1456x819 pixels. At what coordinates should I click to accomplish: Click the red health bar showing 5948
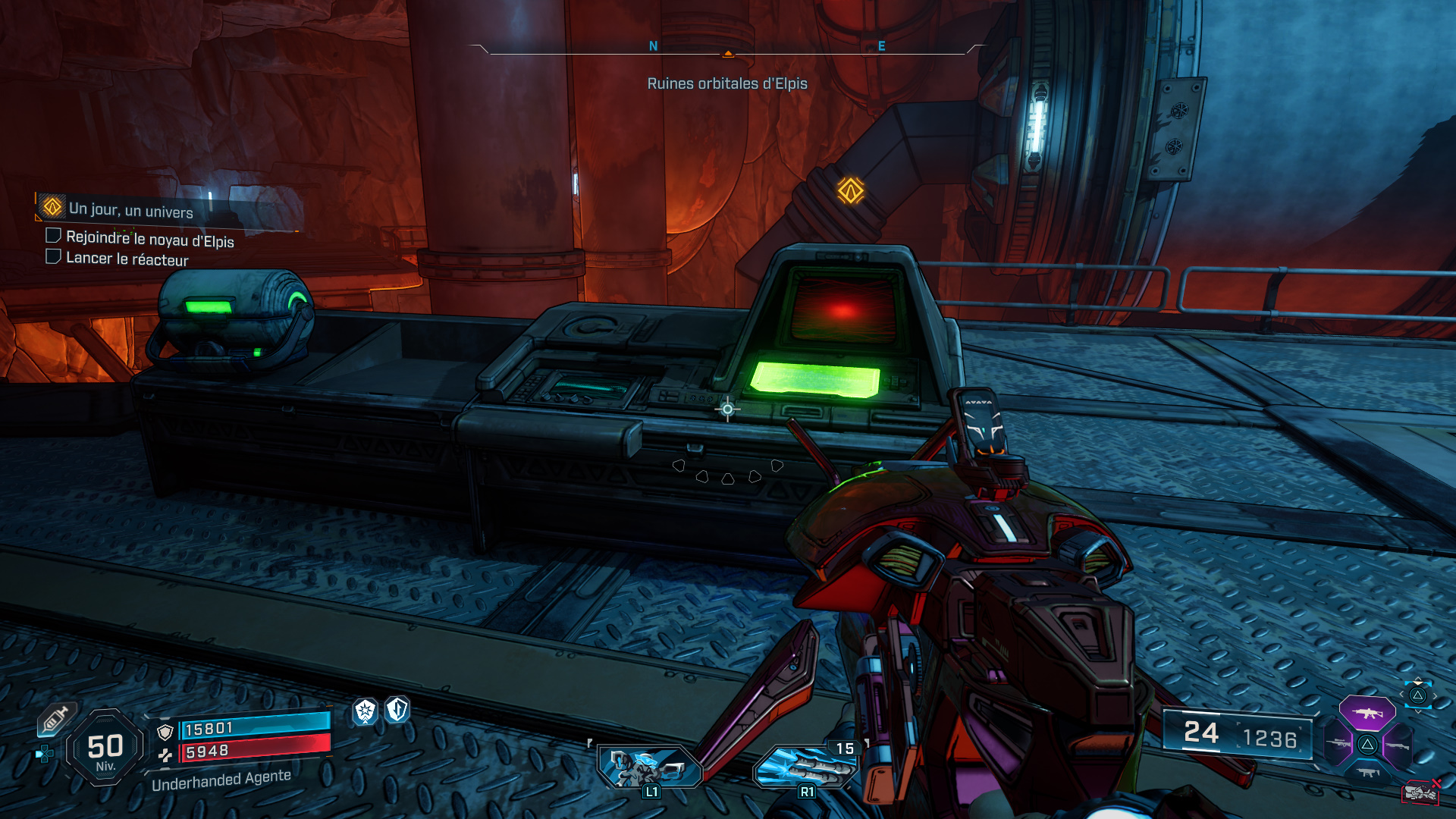tap(256, 752)
